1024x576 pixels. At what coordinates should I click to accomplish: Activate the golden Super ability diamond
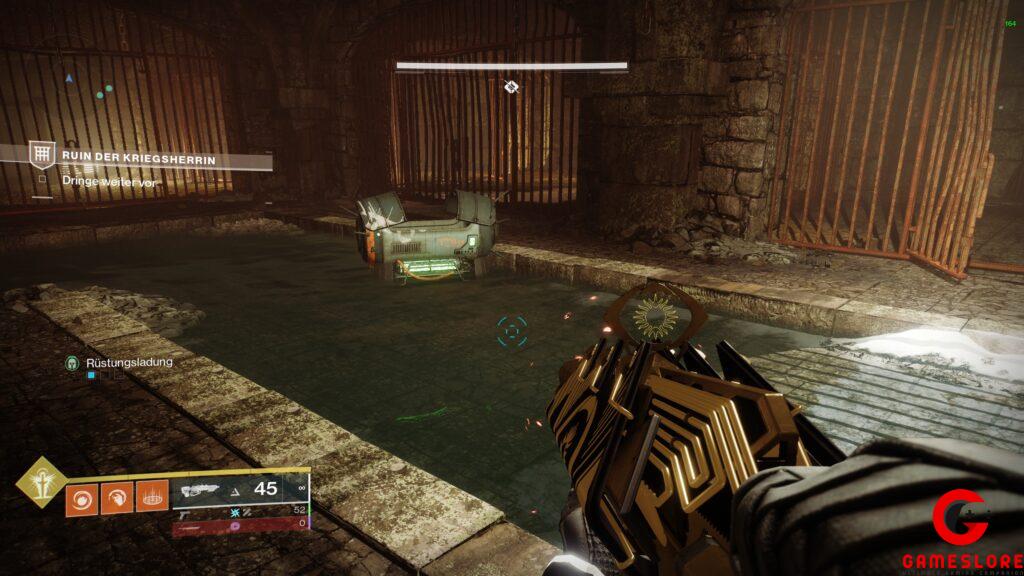40,482
